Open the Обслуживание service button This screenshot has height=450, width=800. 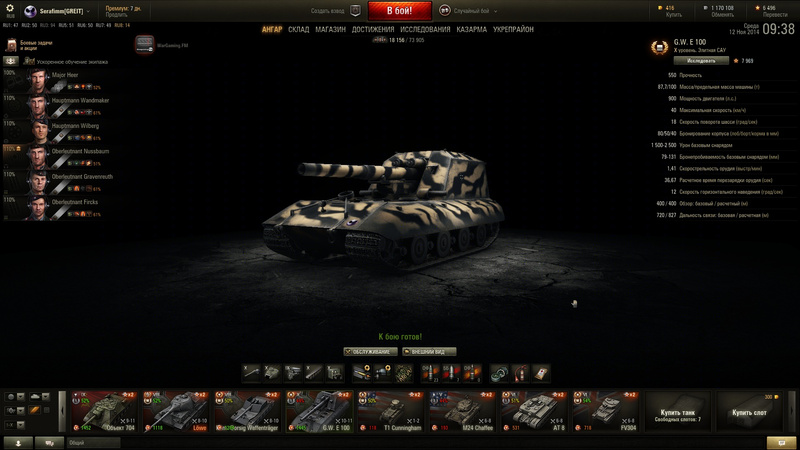(367, 352)
